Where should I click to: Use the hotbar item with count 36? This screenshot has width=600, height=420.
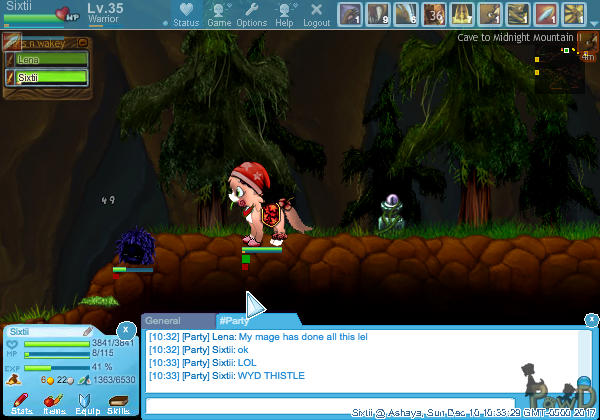(434, 14)
